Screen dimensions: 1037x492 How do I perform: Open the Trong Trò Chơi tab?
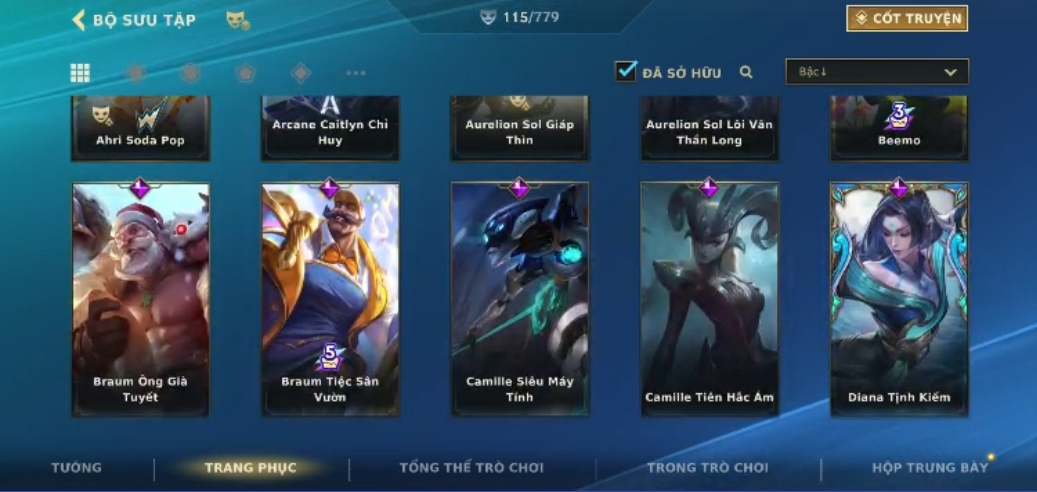coord(708,468)
